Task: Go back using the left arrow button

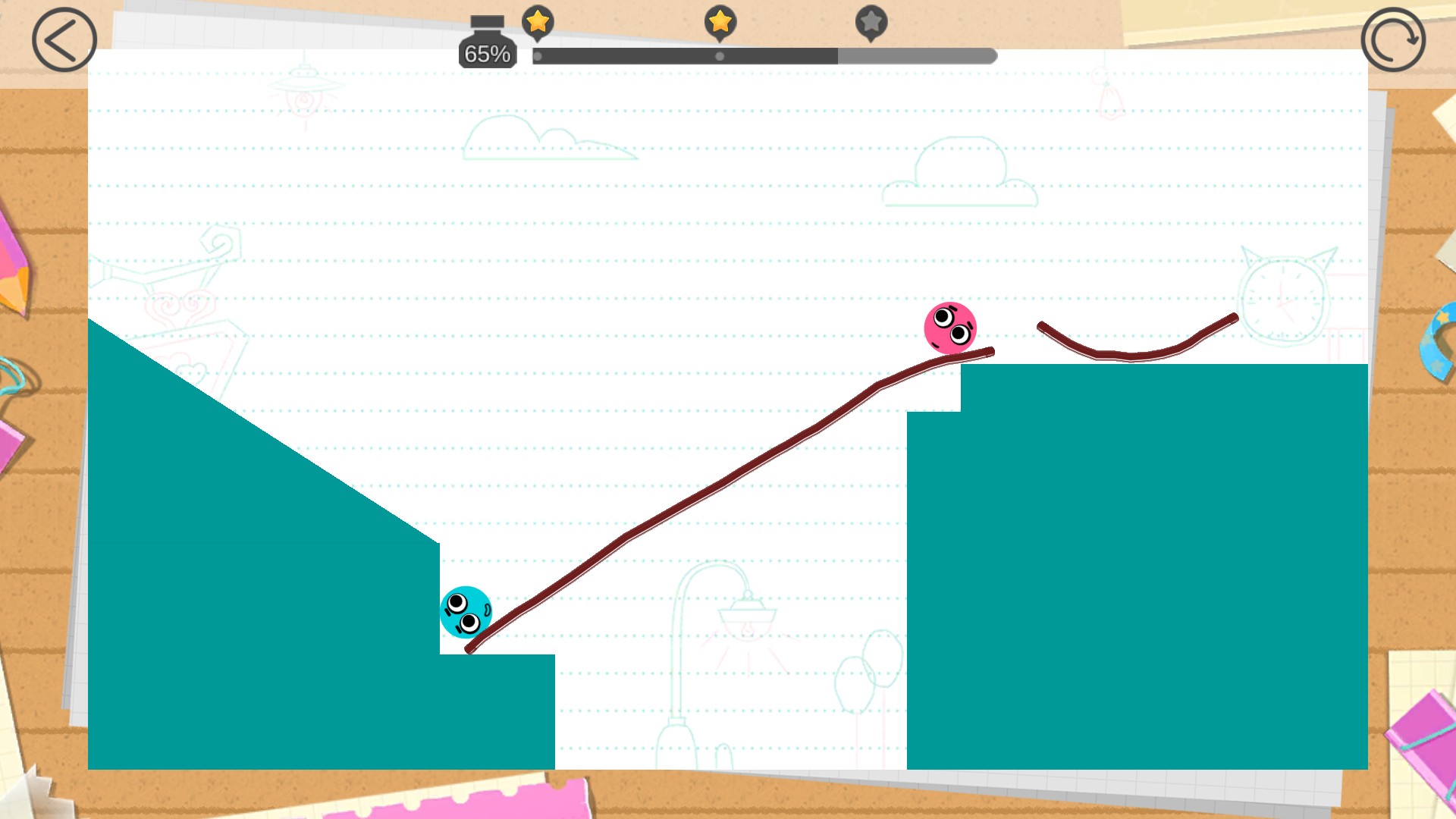Action: (64, 40)
